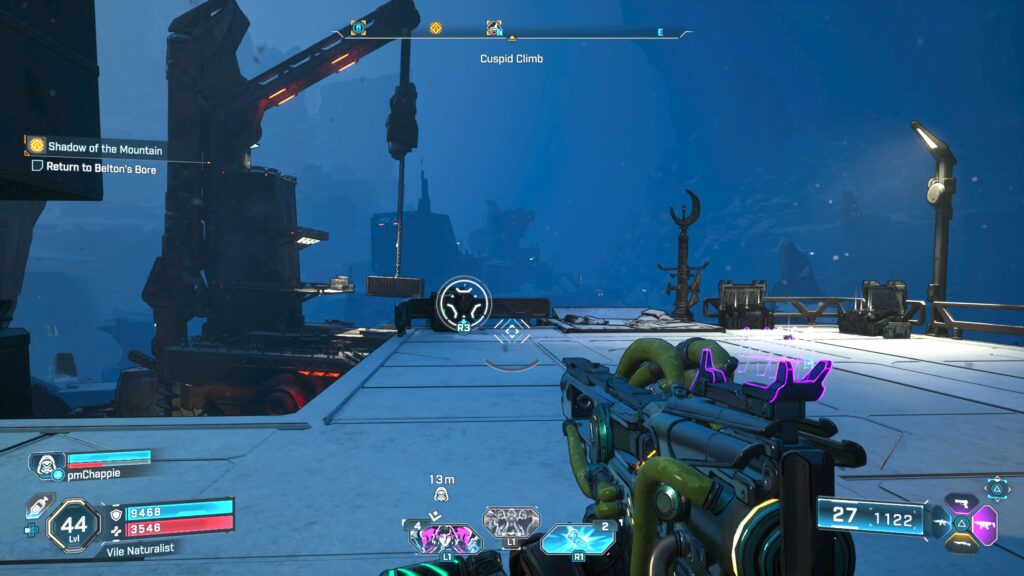The height and width of the screenshot is (576, 1024).
Task: Click the helmet marker near compass north
Action: (x=493, y=28)
